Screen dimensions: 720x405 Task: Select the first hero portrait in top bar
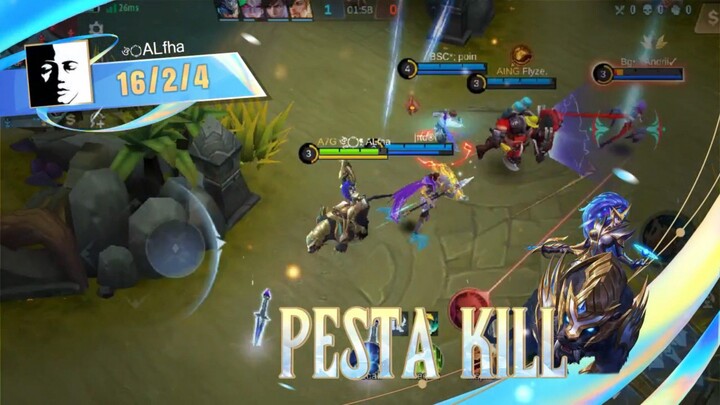click(227, 10)
